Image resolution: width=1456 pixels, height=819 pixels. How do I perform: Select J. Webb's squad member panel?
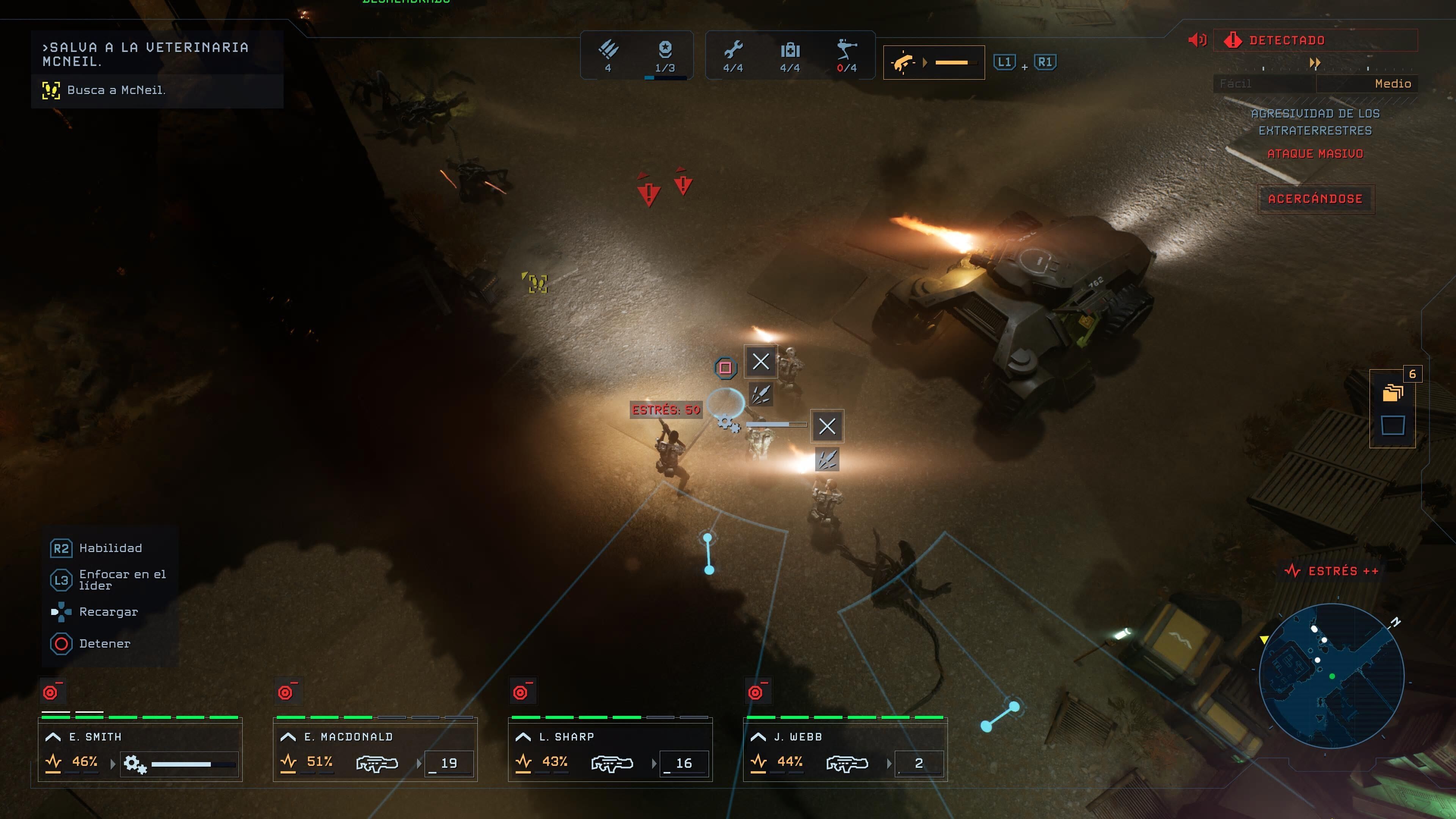click(846, 750)
